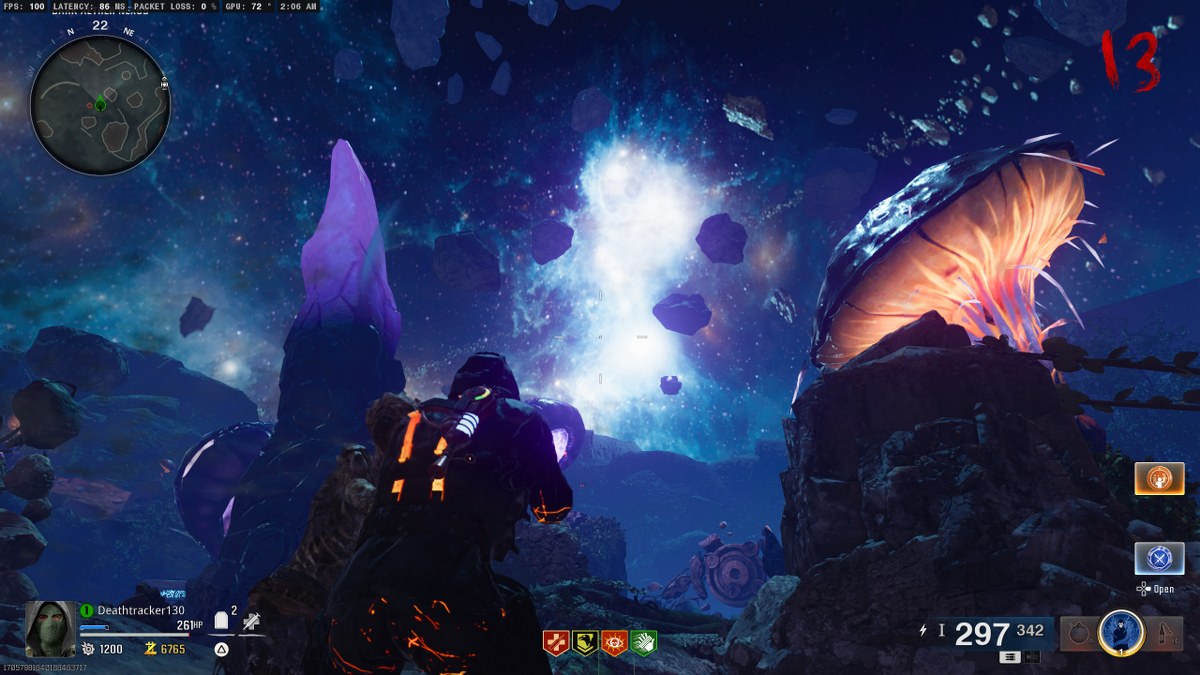Trigger the blue field upgrade ability
The width and height of the screenshot is (1200, 675).
pyautogui.click(x=1120, y=632)
